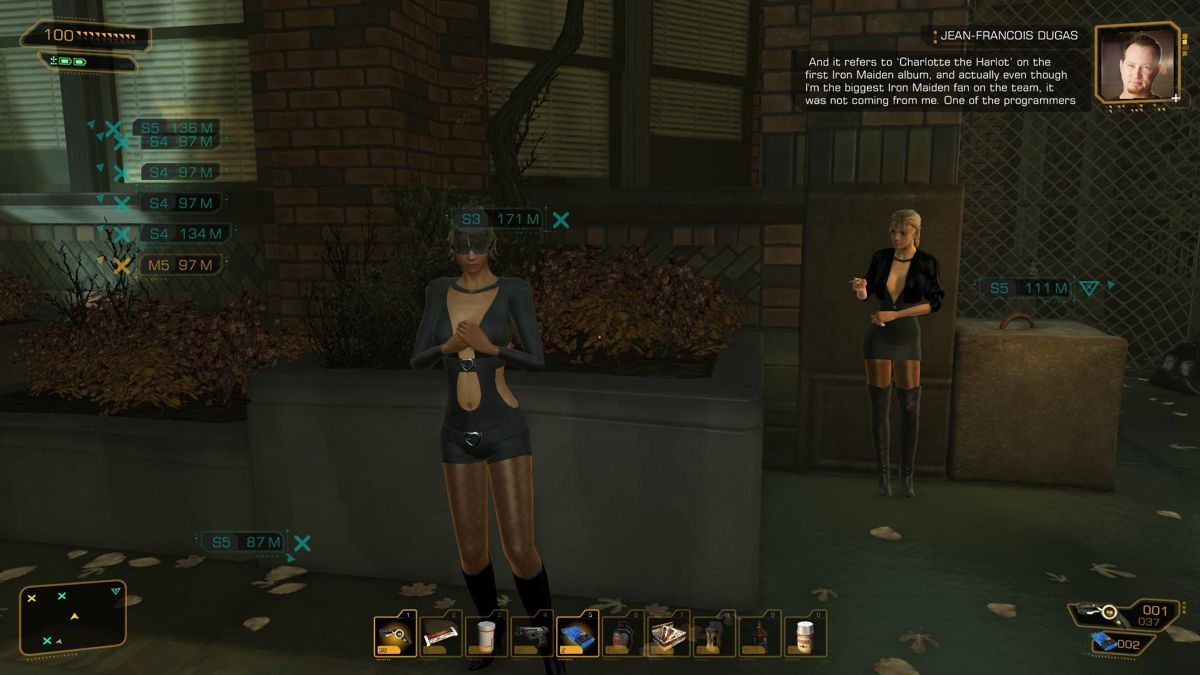Select the blue item in hotbar slot 5
The image size is (1200, 675).
(x=578, y=634)
